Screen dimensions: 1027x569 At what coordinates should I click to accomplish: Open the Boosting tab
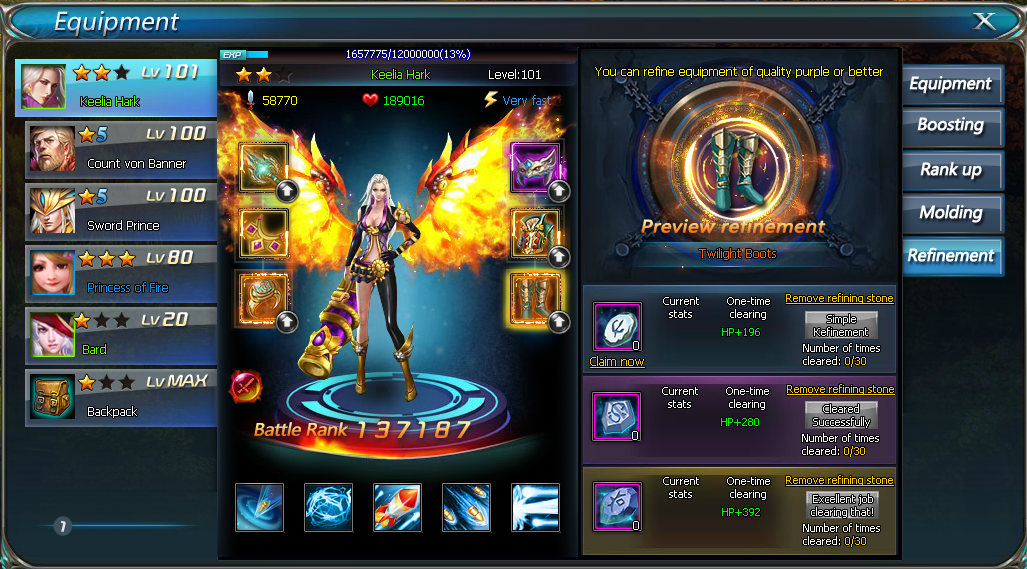click(950, 126)
